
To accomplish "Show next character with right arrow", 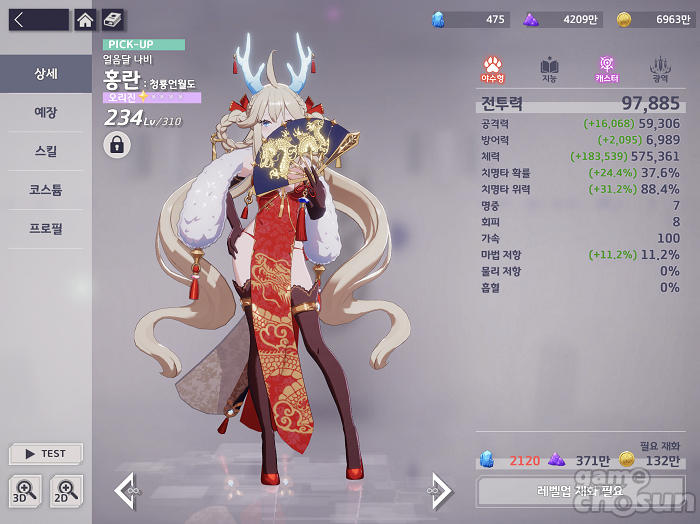I will (x=440, y=491).
